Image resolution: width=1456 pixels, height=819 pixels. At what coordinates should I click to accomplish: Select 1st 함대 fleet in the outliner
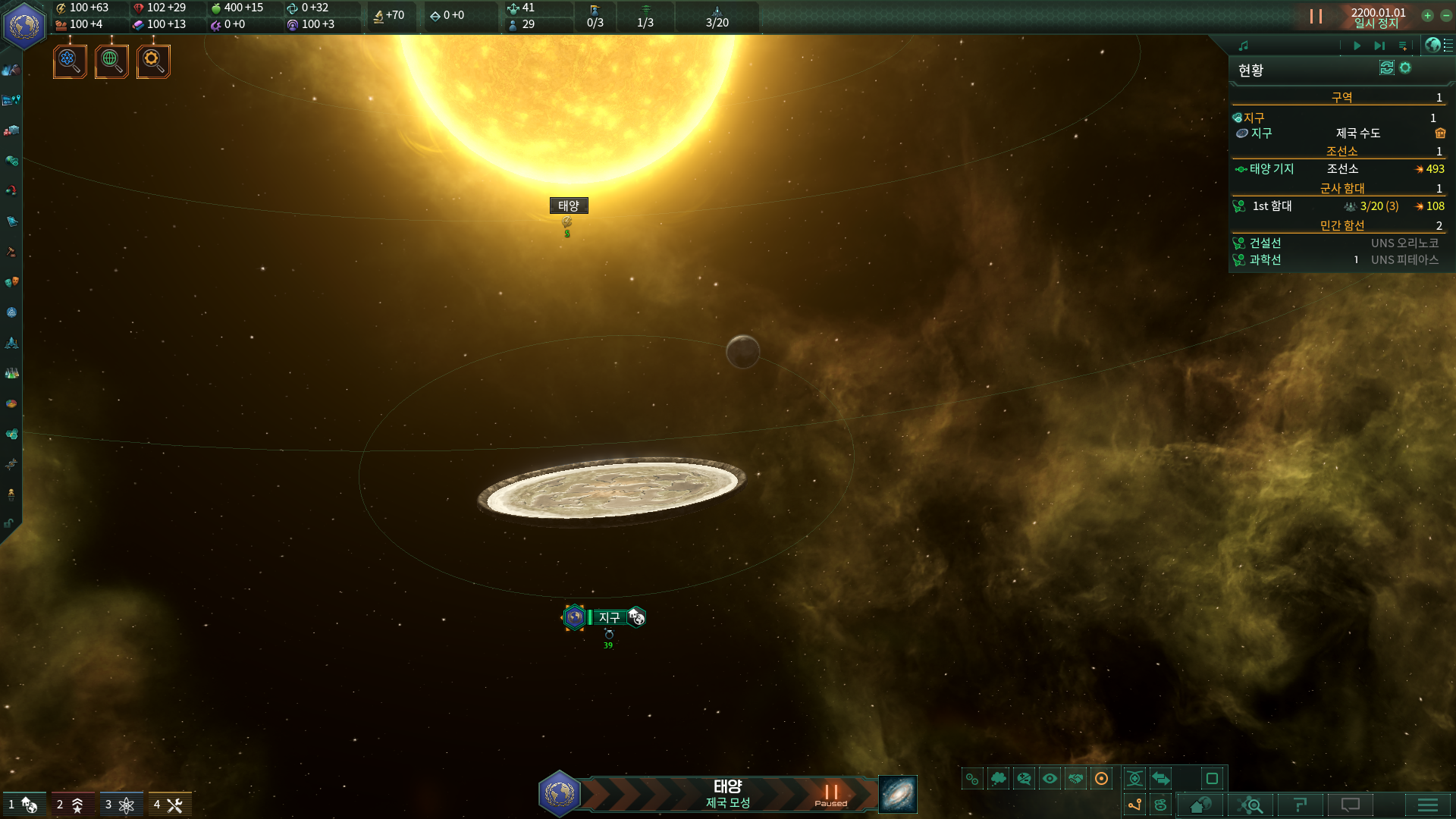pyautogui.click(x=1272, y=206)
